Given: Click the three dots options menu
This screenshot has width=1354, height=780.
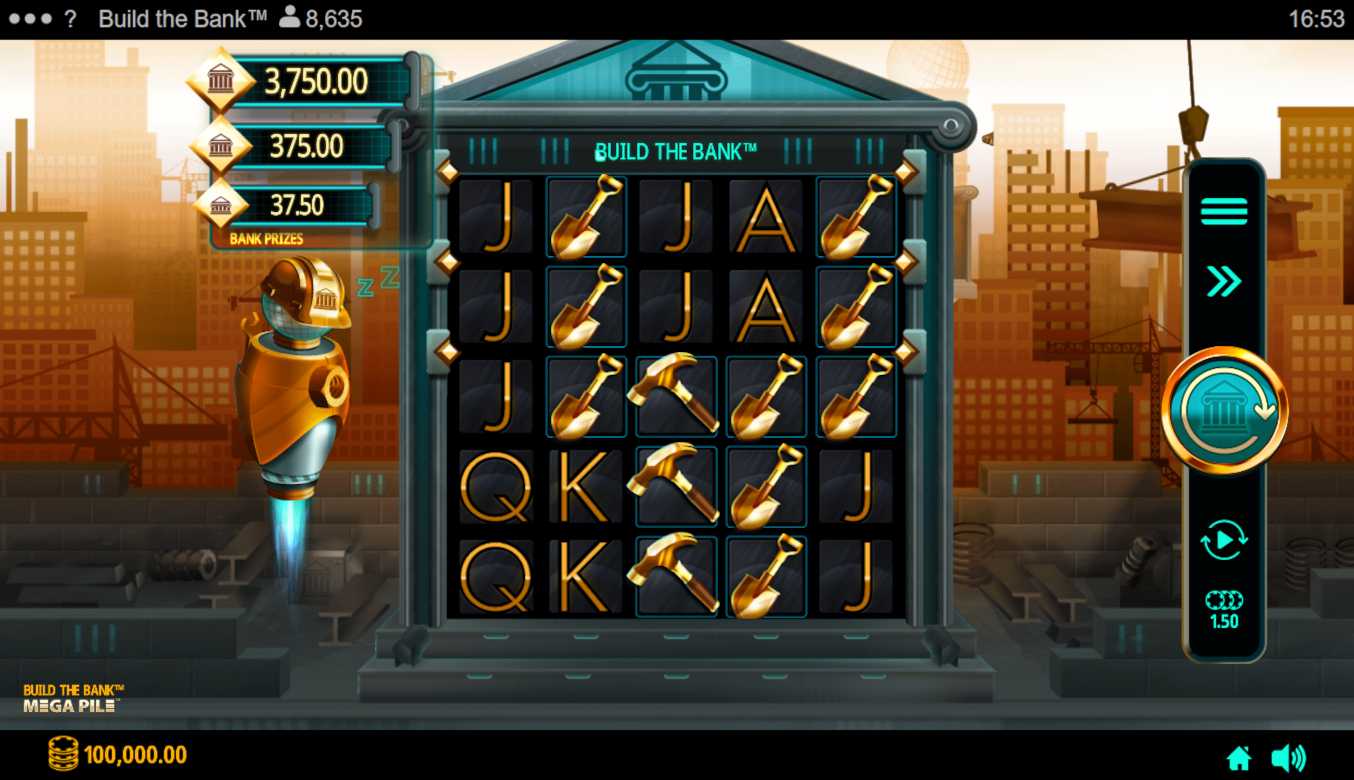Looking at the screenshot, I should click(x=30, y=19).
